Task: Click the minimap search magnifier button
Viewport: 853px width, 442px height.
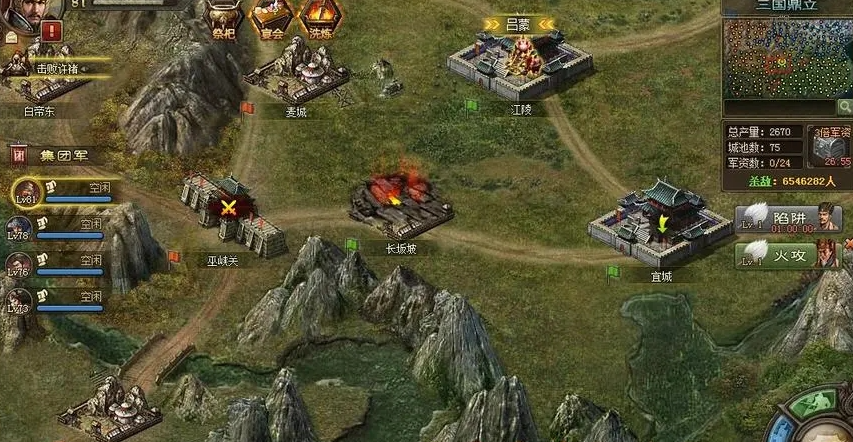Action: pos(844,107)
